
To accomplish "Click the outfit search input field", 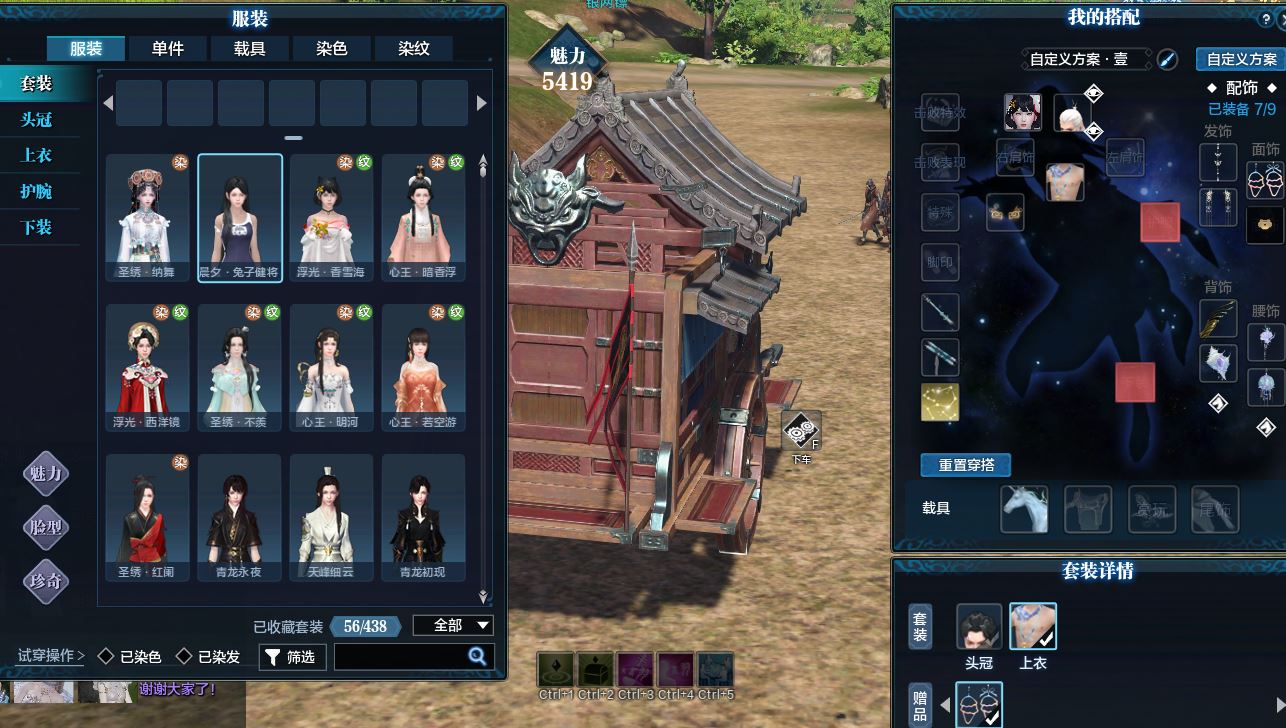I will click(400, 657).
